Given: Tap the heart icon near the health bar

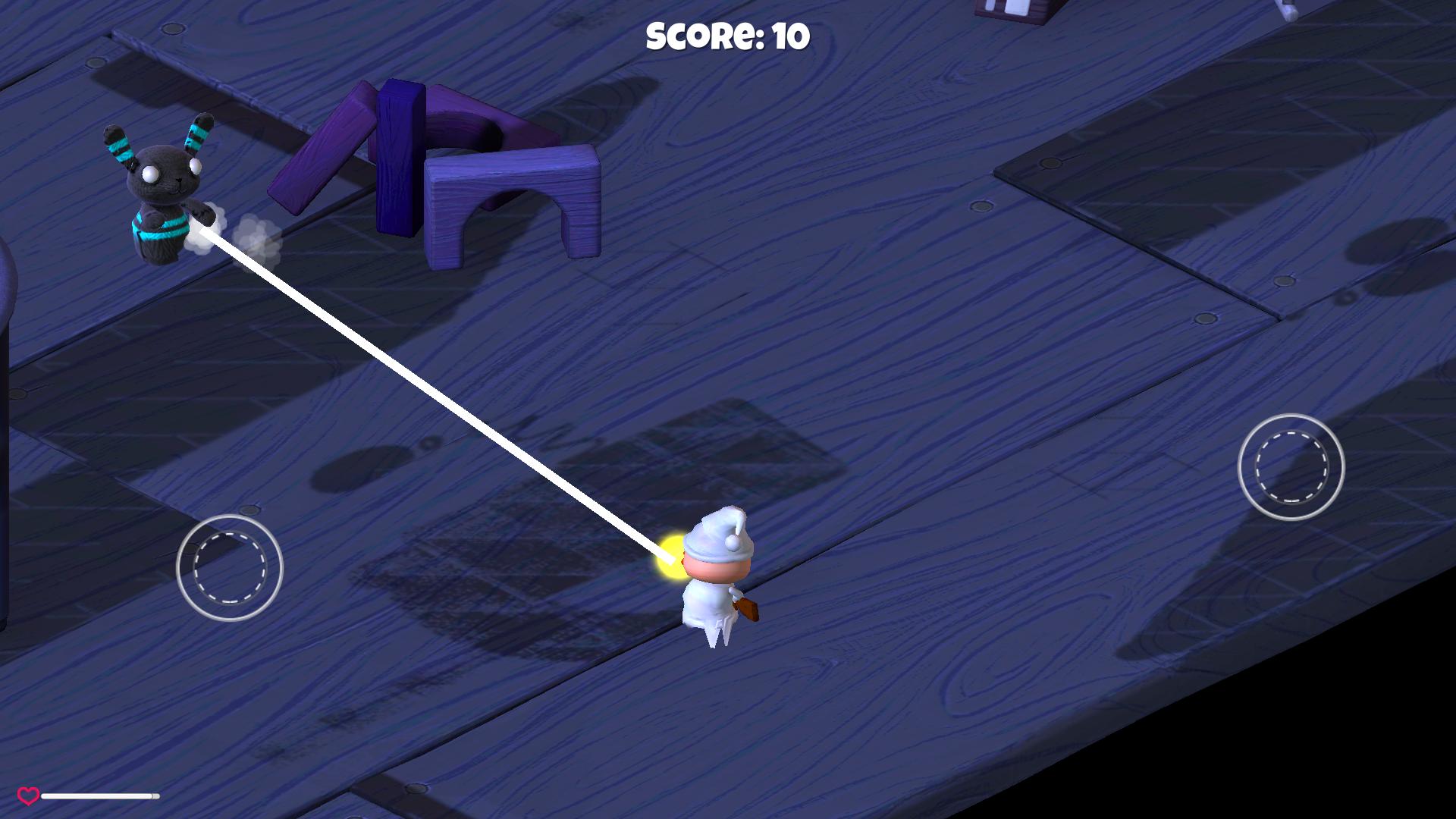Looking at the screenshot, I should click(x=29, y=795).
